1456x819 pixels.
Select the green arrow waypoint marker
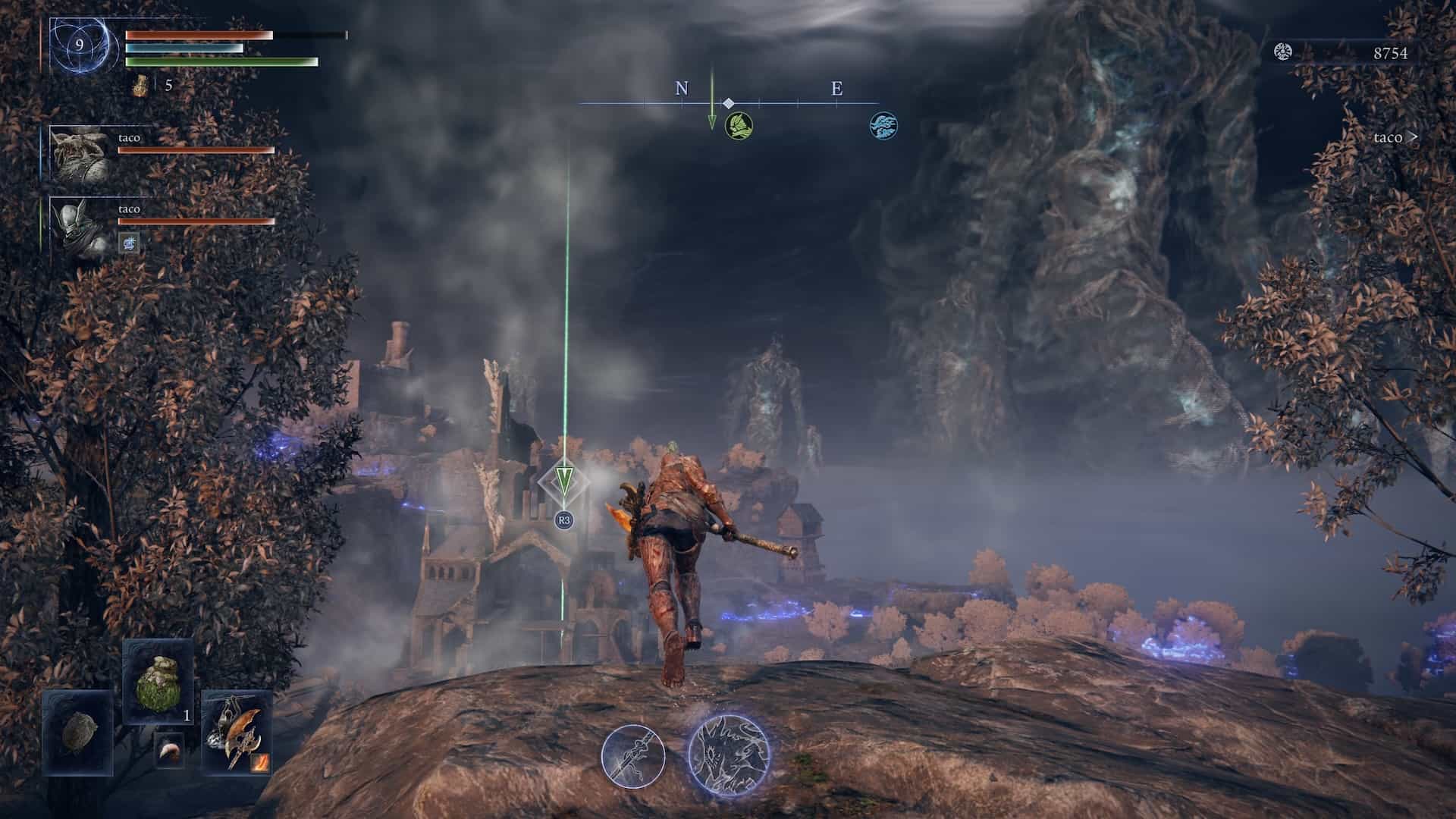coord(563,481)
